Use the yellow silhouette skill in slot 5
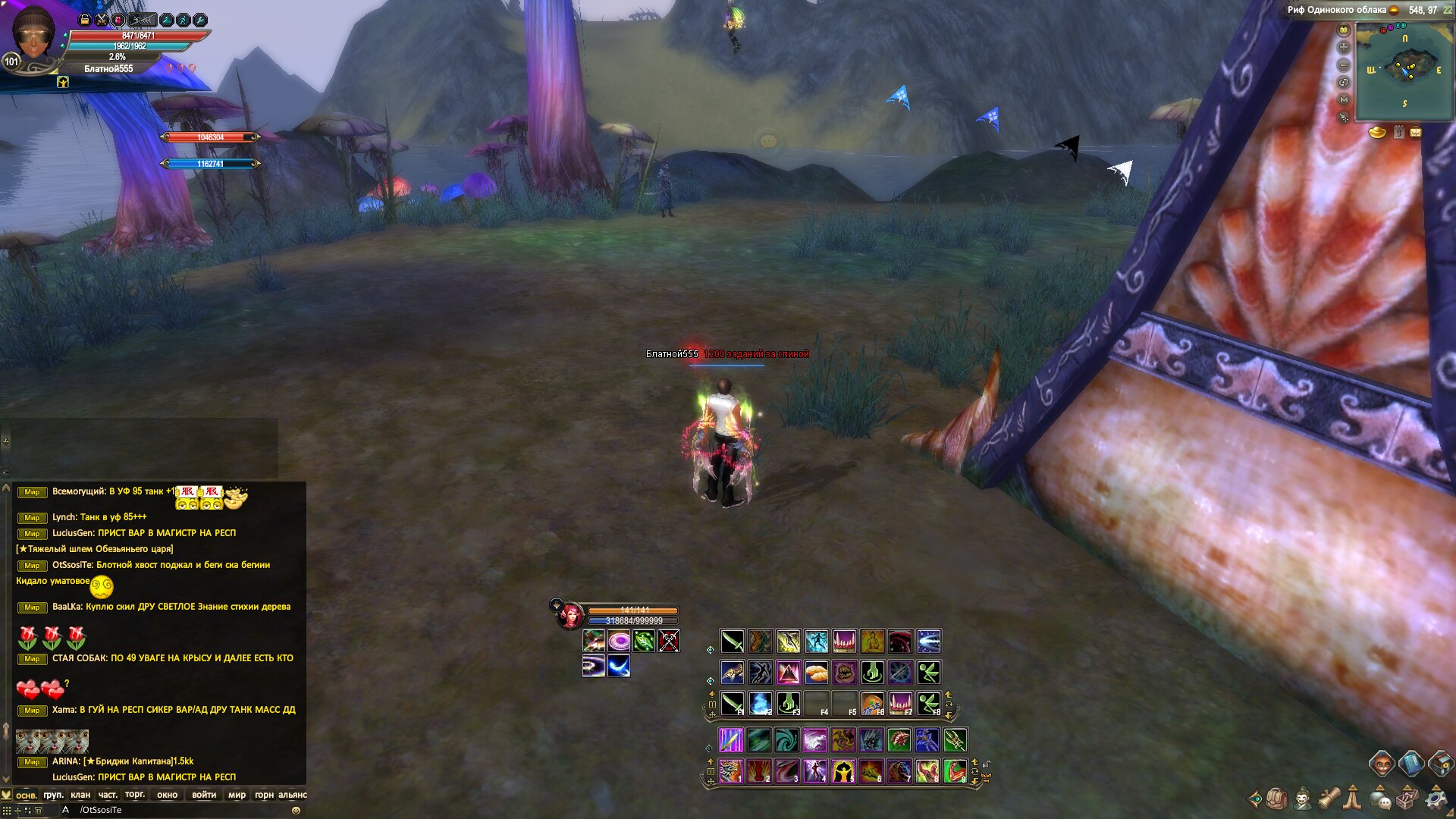 (843, 770)
